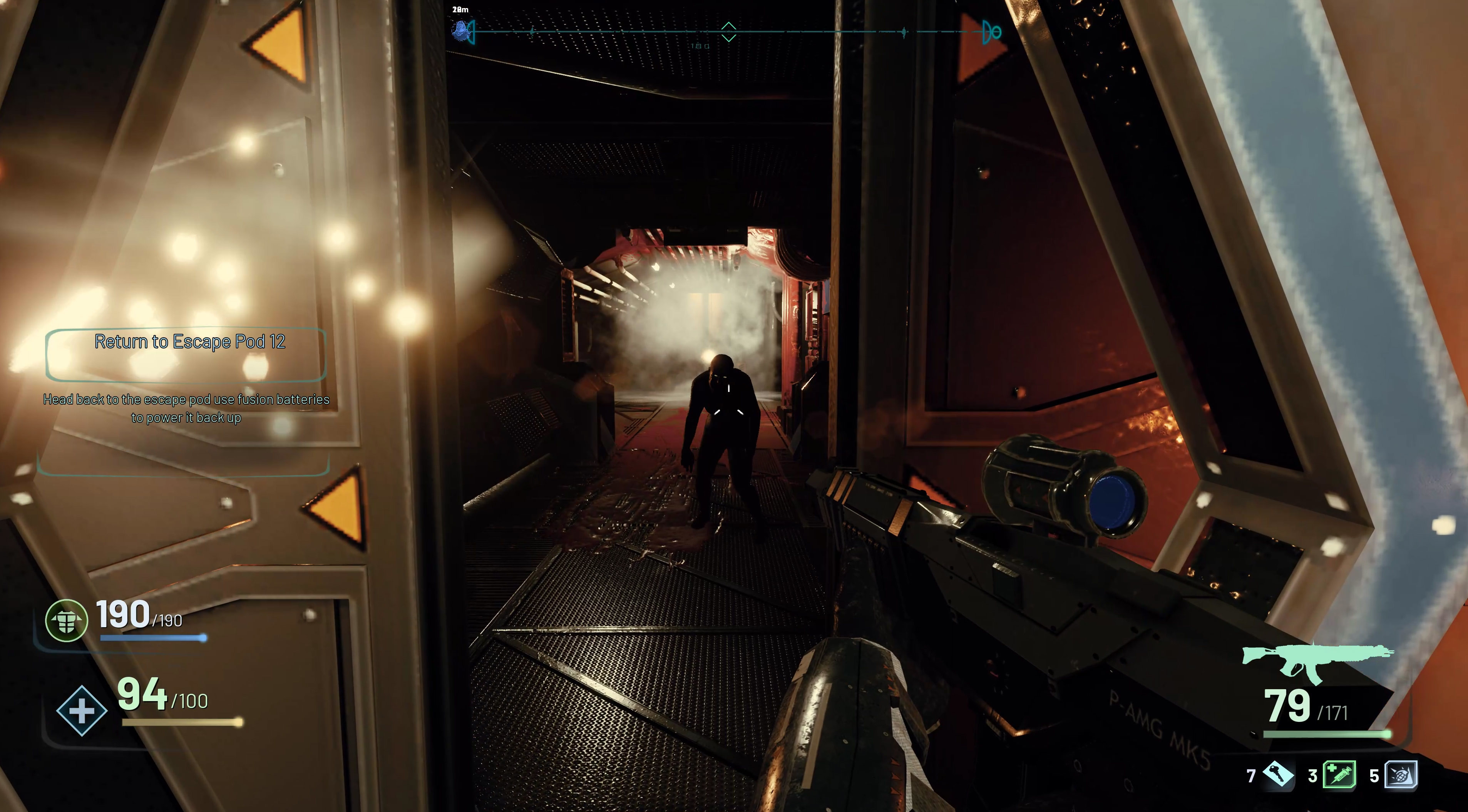The width and height of the screenshot is (1468, 812).
Task: Open the objective title Return to Escape Pod 12
Action: point(191,342)
